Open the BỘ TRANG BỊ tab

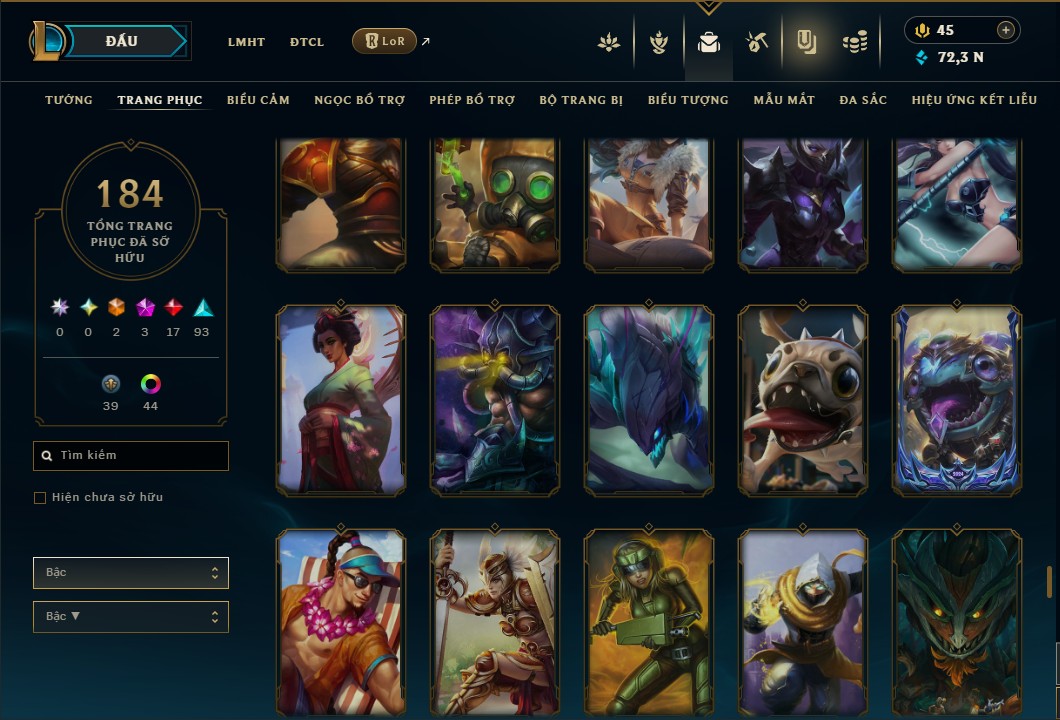pos(581,100)
